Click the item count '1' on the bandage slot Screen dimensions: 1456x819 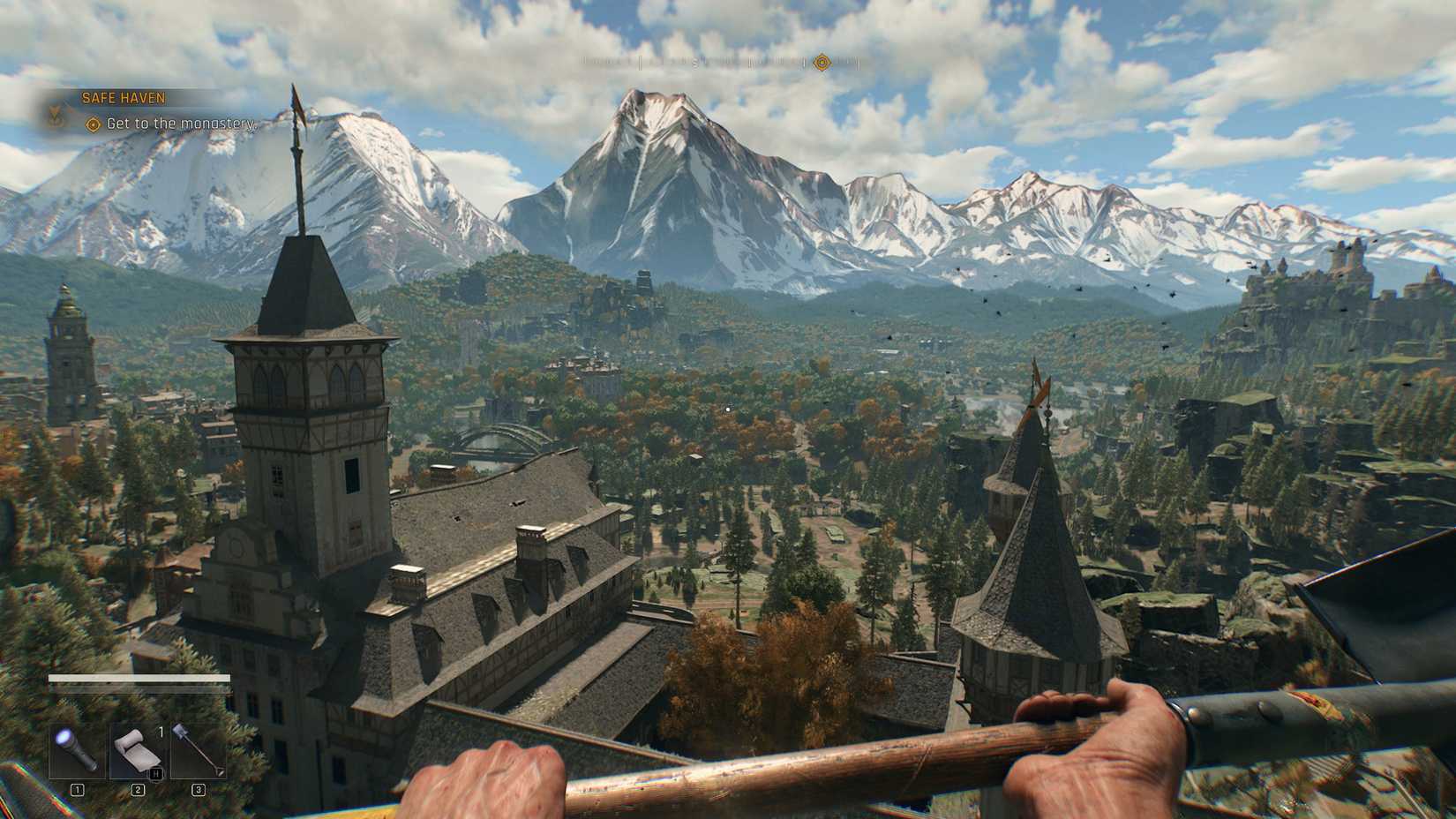[x=161, y=733]
